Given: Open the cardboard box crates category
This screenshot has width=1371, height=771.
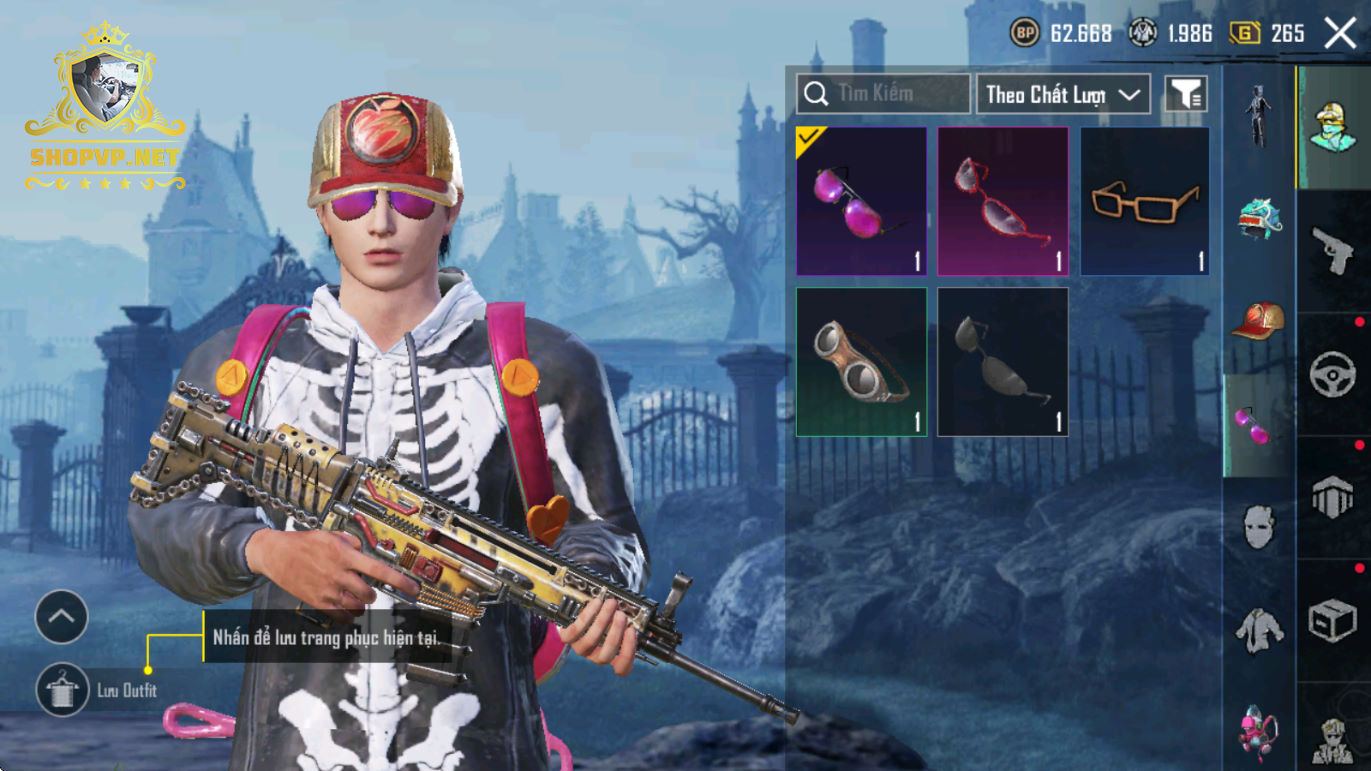Looking at the screenshot, I should pyautogui.click(x=1333, y=620).
